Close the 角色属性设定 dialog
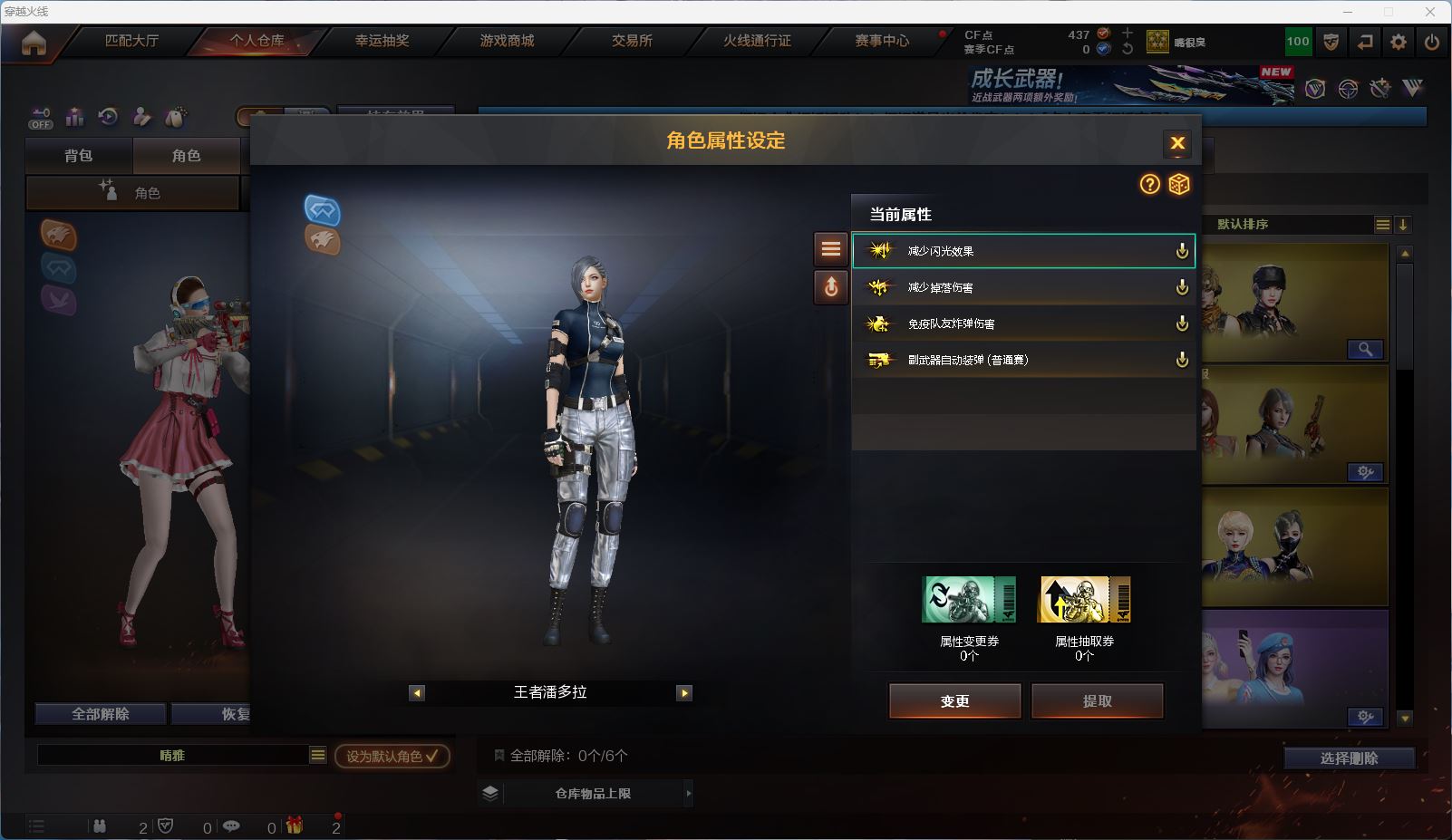Image resolution: width=1452 pixels, height=840 pixels. (x=1177, y=143)
